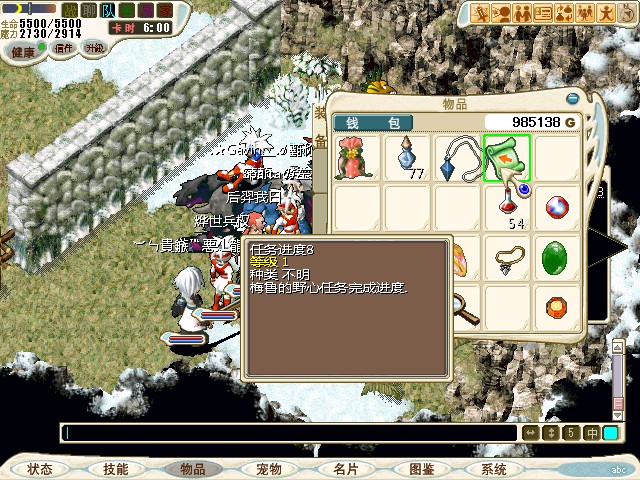This screenshot has width=640, height=480.
Task: Select the 名片 name card tab
Action: 345,469
